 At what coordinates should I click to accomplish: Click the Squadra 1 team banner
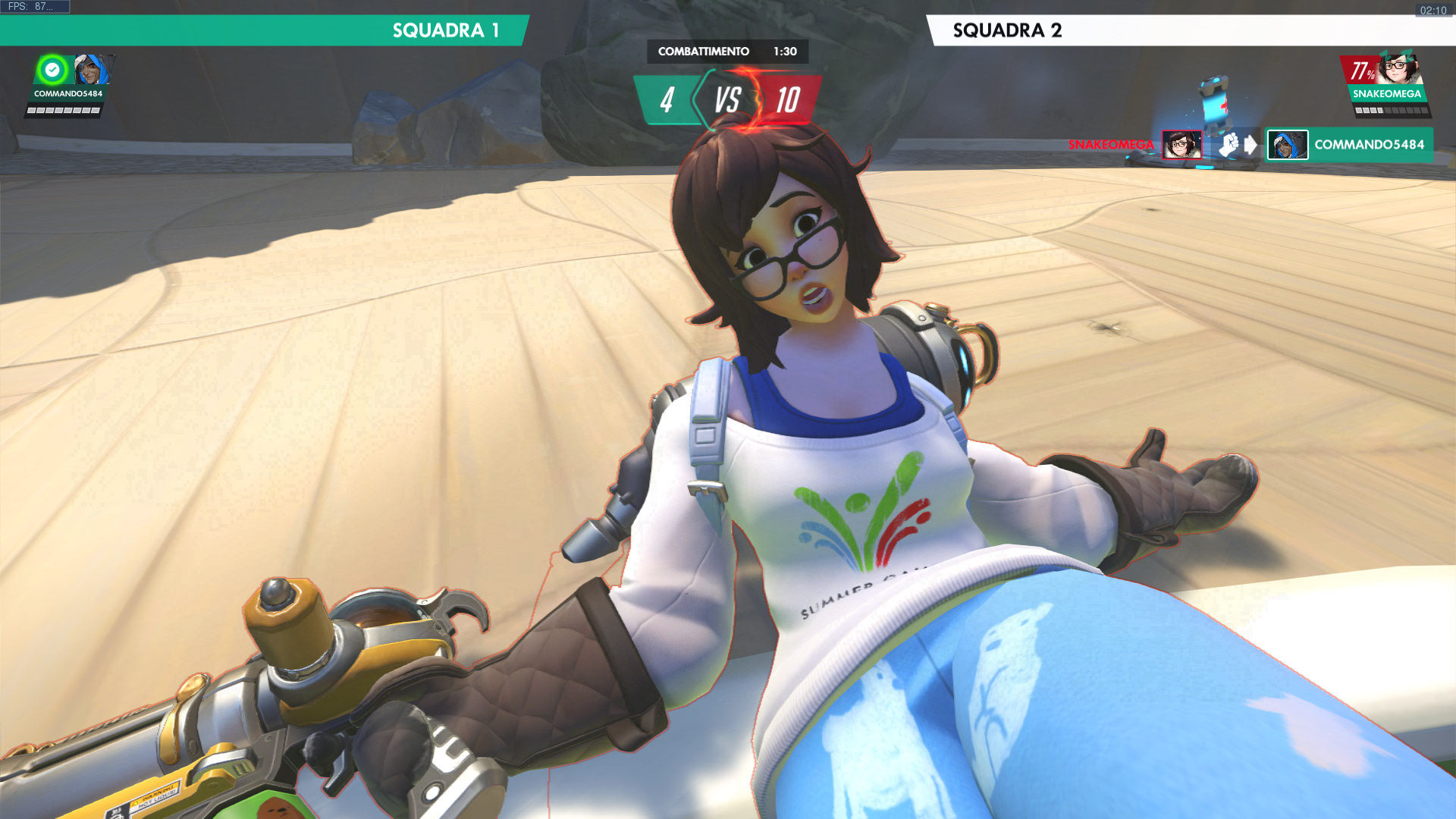pyautogui.click(x=264, y=30)
